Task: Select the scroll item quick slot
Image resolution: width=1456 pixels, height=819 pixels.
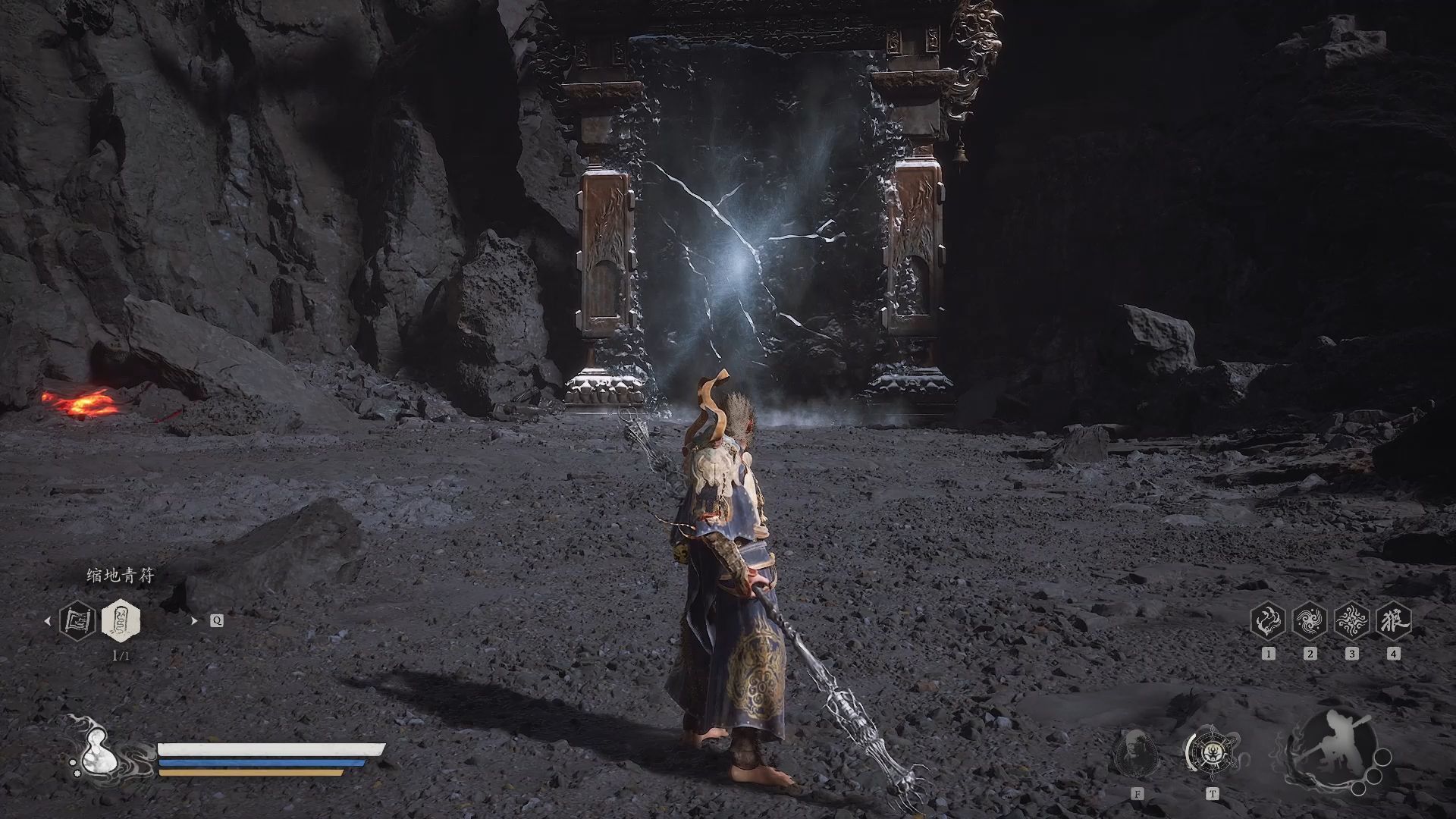Action: pyautogui.click(x=77, y=620)
